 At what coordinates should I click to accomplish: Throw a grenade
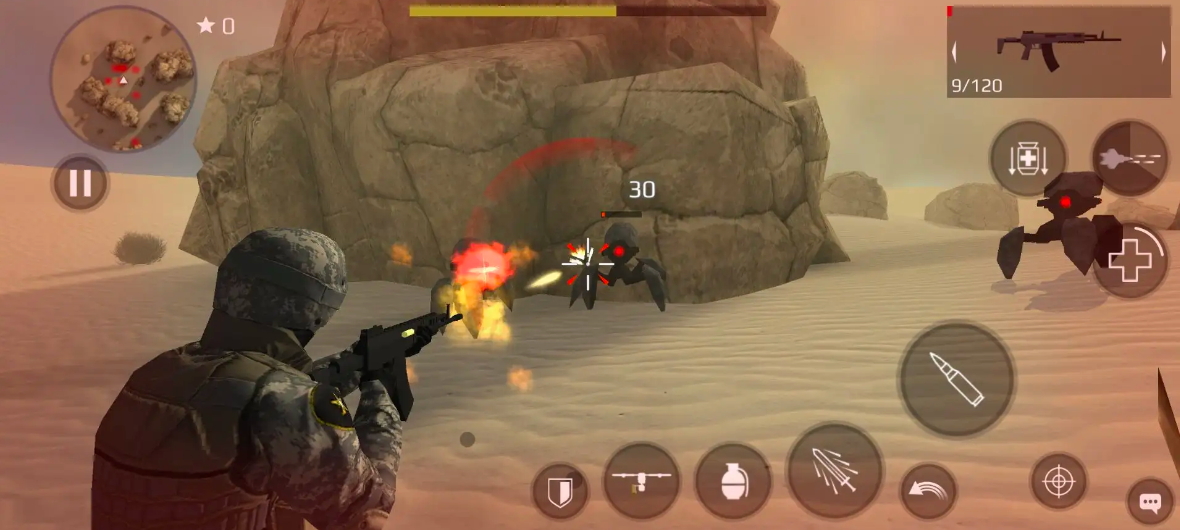tap(733, 481)
